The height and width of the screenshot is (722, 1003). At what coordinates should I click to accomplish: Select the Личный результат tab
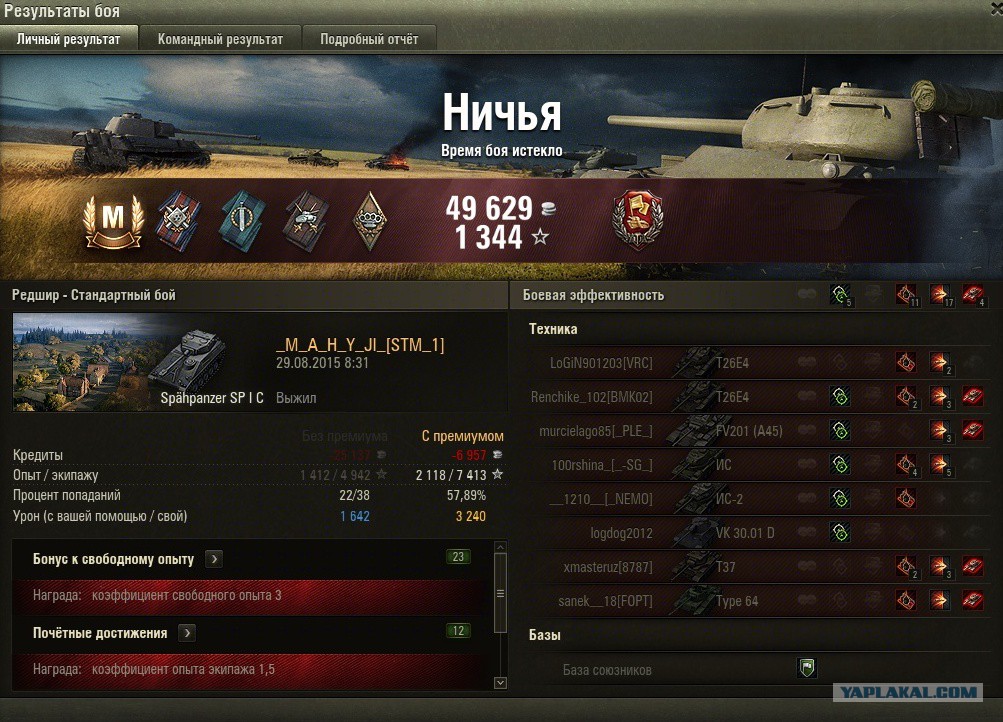point(69,40)
